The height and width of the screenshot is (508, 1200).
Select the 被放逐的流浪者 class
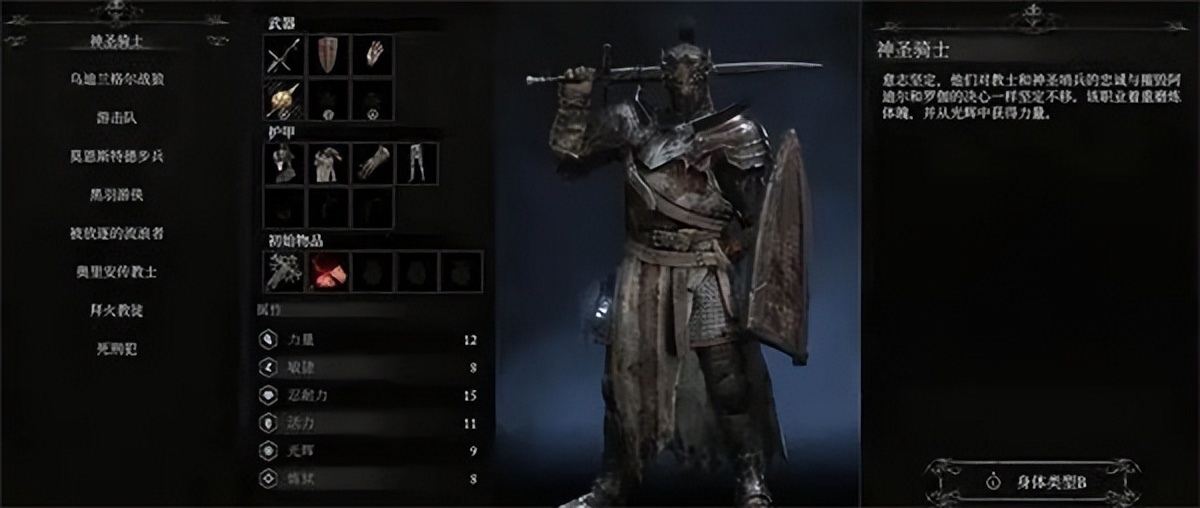pyautogui.click(x=115, y=233)
